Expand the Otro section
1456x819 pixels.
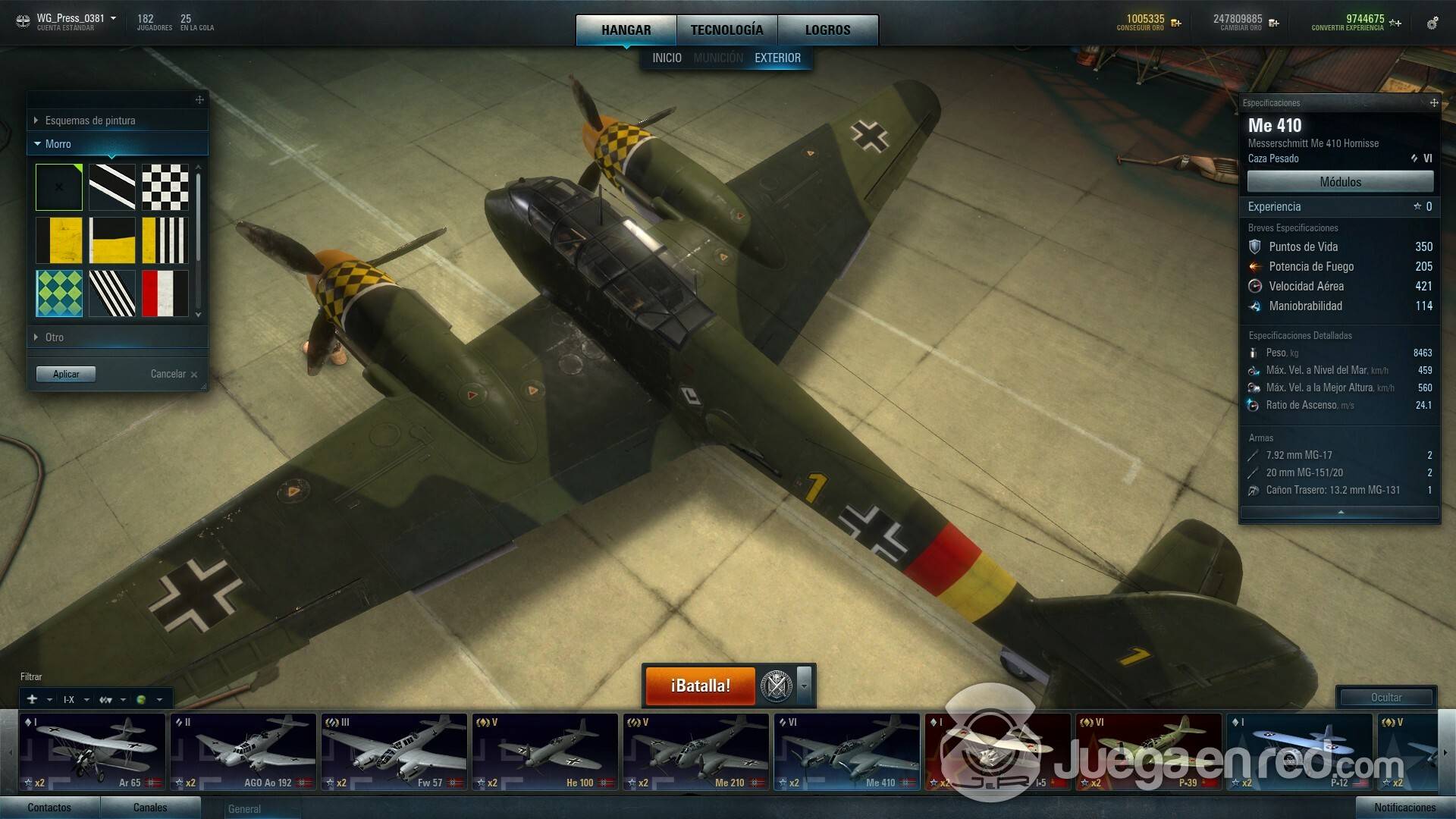[55, 337]
